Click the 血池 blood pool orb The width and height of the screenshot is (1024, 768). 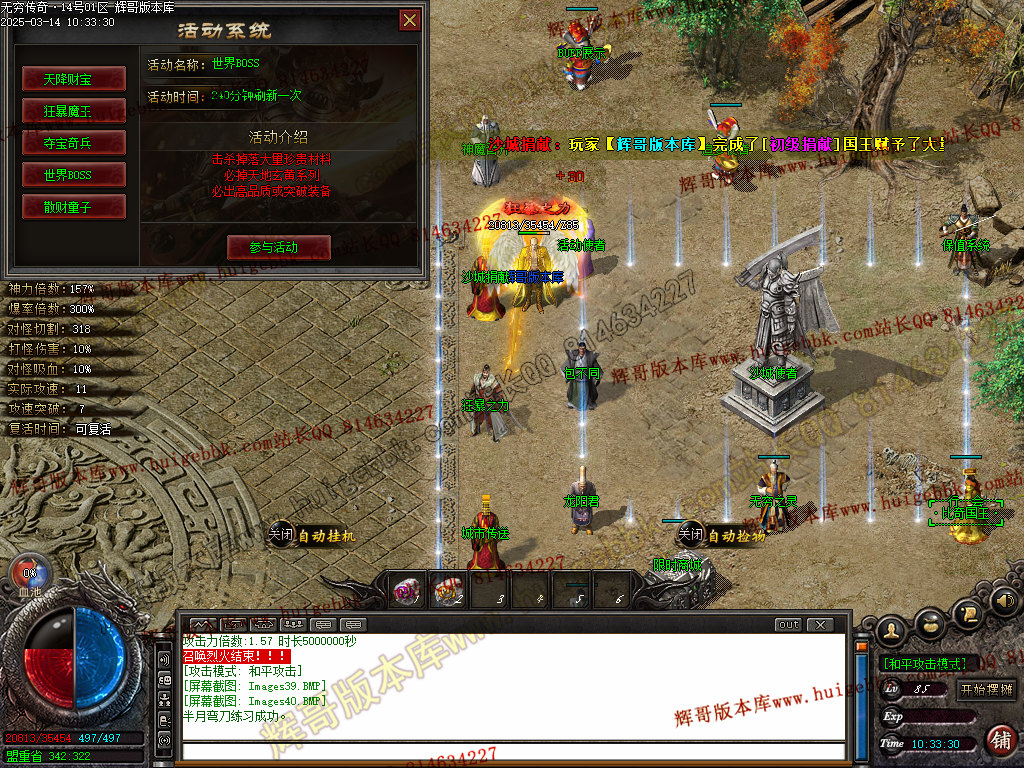(28, 577)
